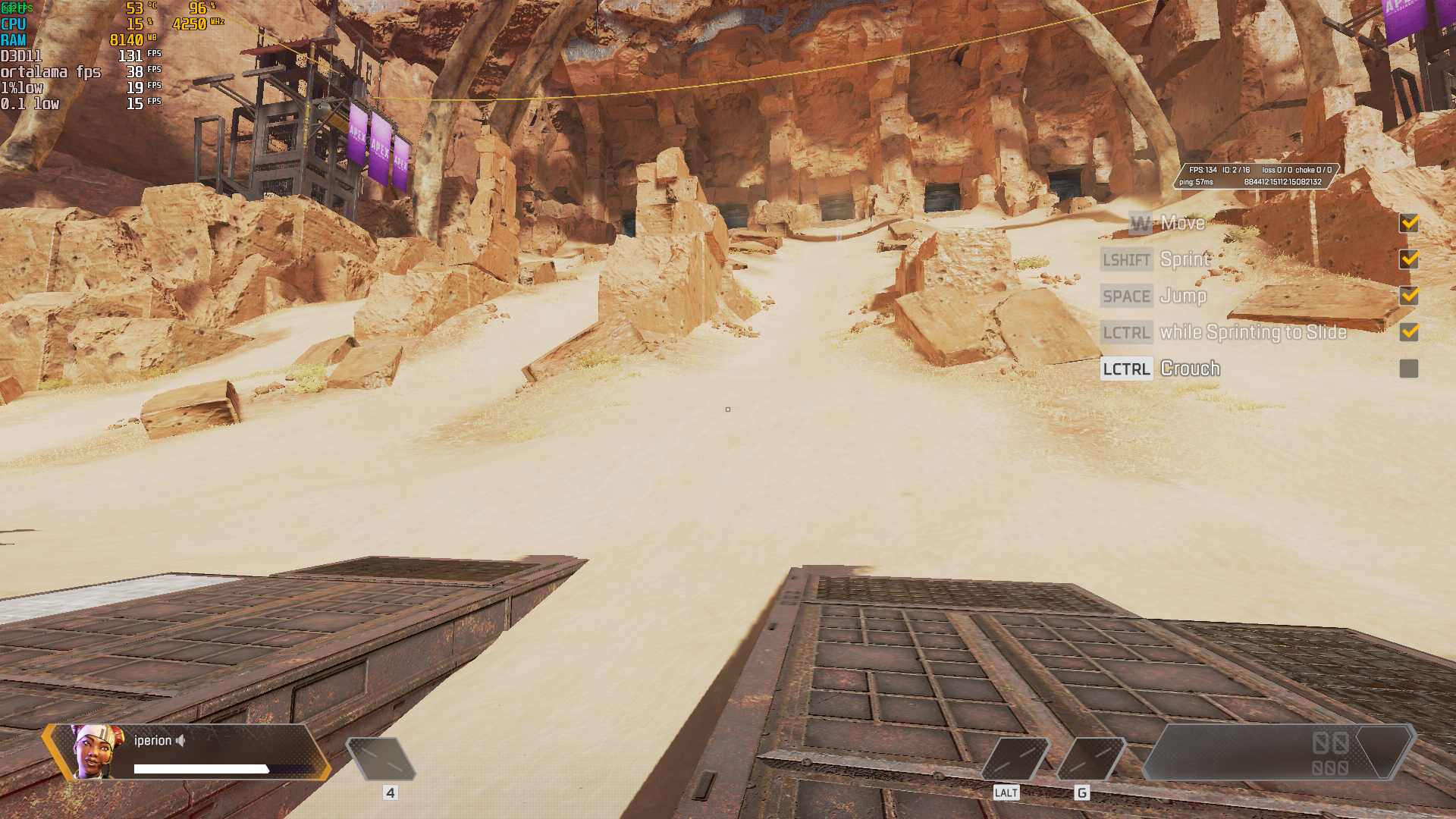Click the Slide objective checkmark

click(x=1408, y=332)
